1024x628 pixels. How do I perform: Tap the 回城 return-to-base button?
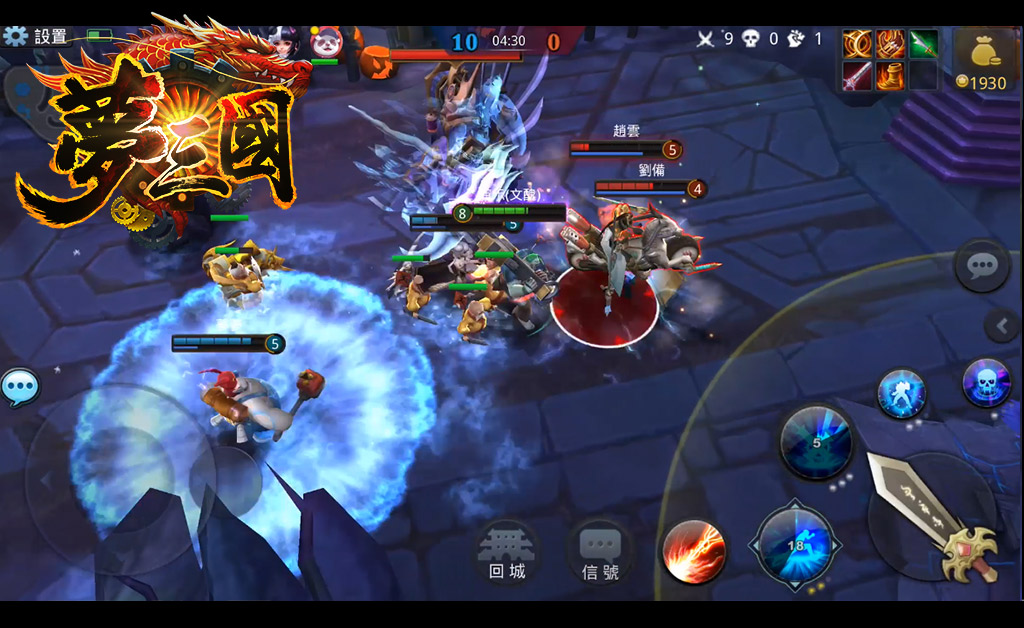tap(507, 552)
